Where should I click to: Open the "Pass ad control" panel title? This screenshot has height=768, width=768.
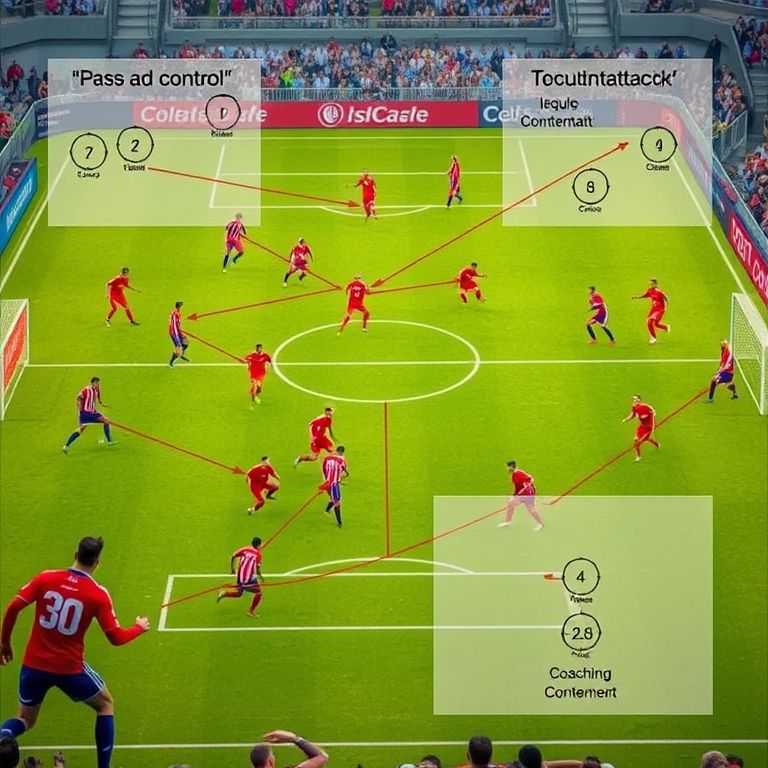(152, 77)
